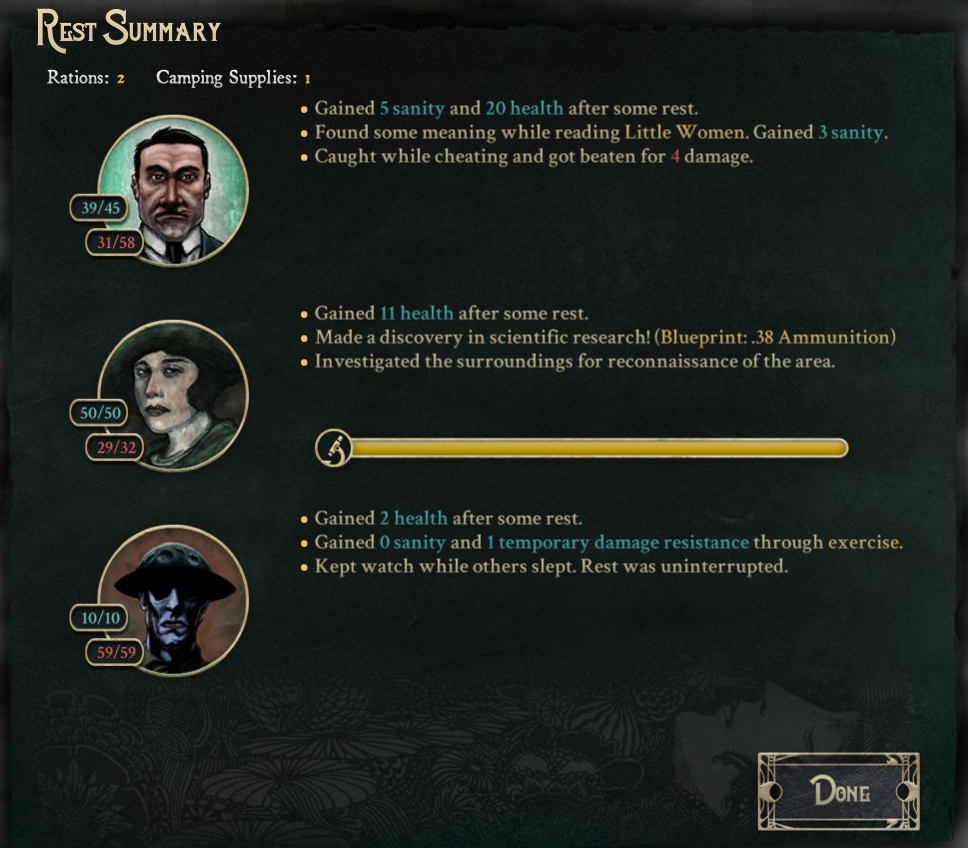Click the microscope research icon
The width and height of the screenshot is (968, 848).
click(334, 448)
